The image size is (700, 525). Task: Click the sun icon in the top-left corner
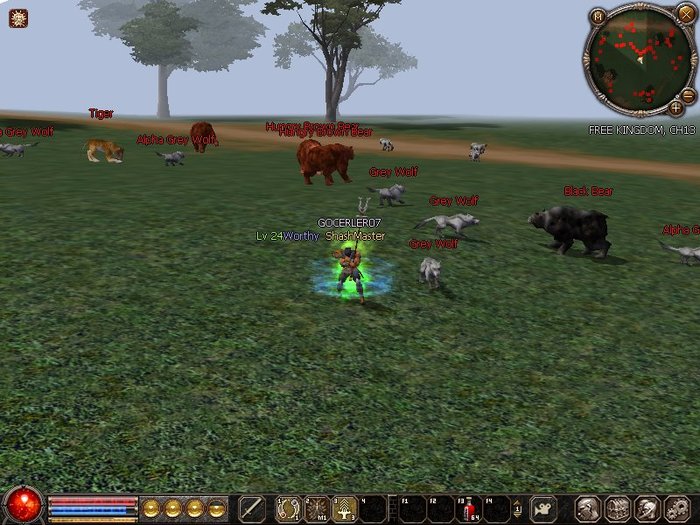point(18,17)
